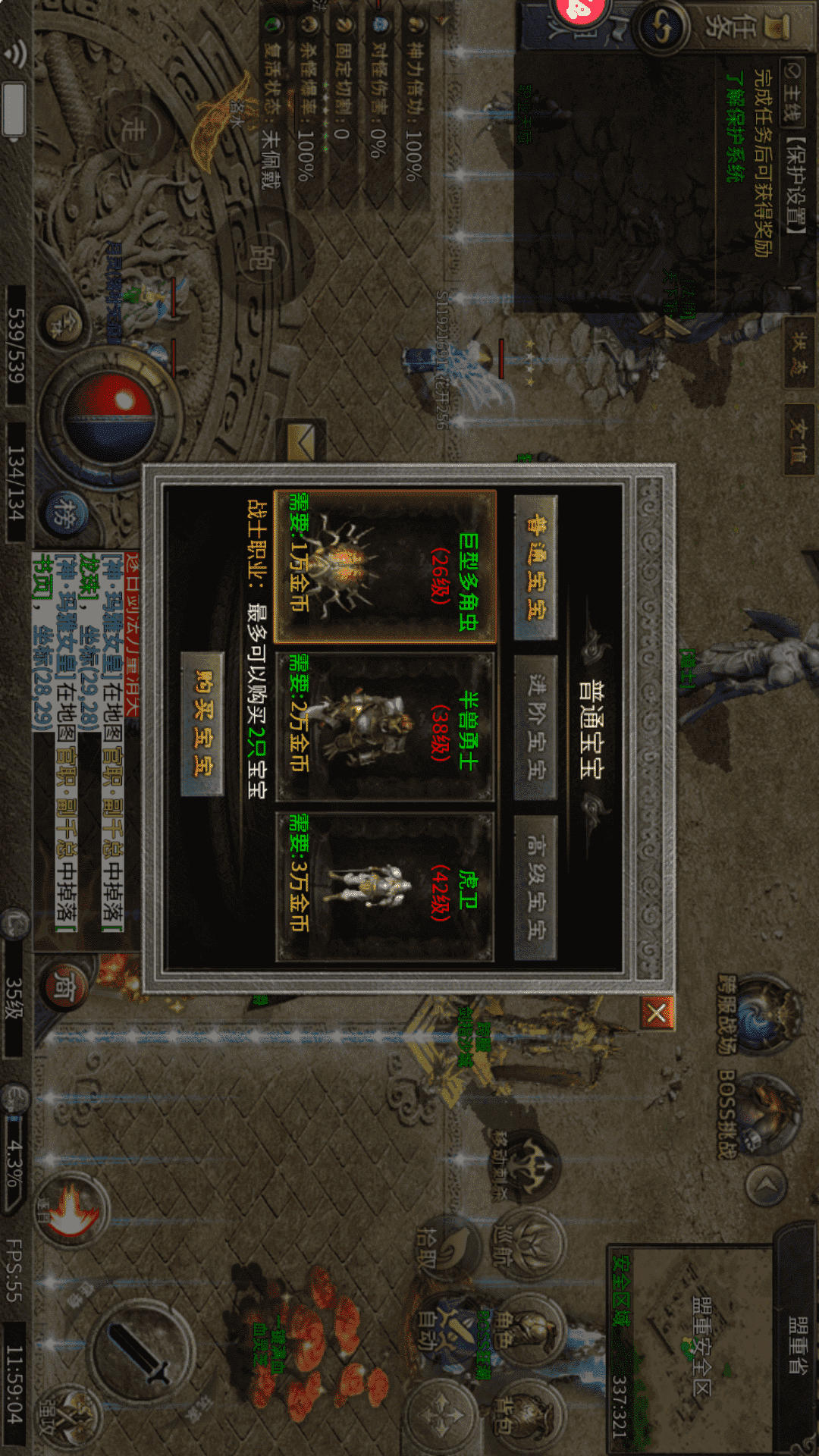Switch to the 普通宝宝 tab
Image resolution: width=819 pixels, height=1456 pixels.
coord(536,567)
